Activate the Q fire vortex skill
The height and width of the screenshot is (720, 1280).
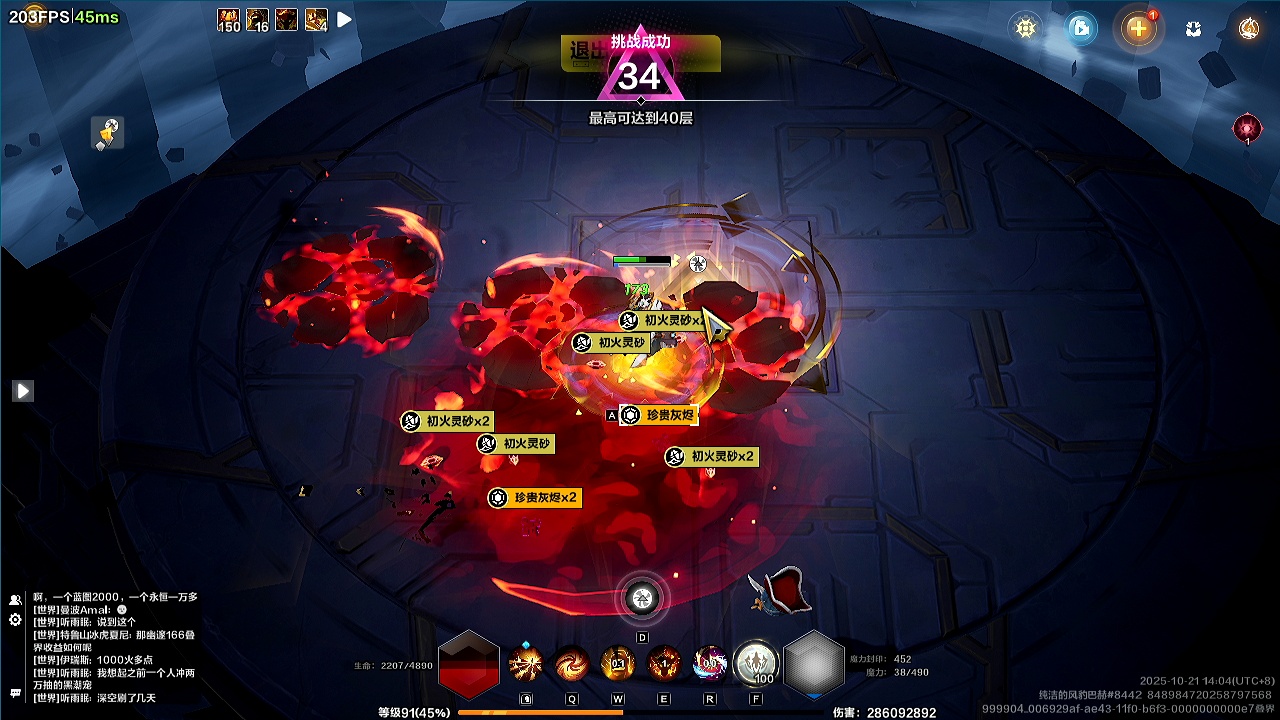(x=572, y=663)
